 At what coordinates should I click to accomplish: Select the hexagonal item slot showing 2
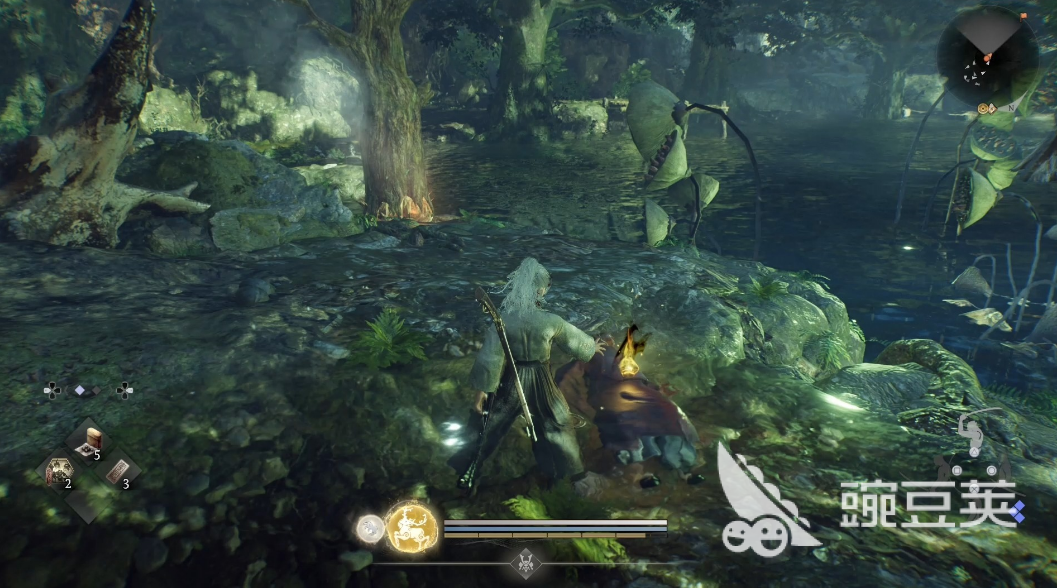pyautogui.click(x=58, y=471)
